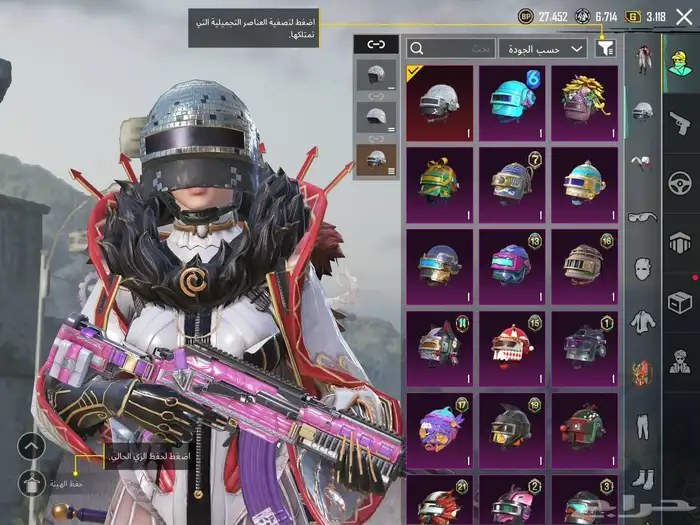Viewport: 700px width, 525px height.
Task: Click the helmet search field
Action: [x=451, y=48]
